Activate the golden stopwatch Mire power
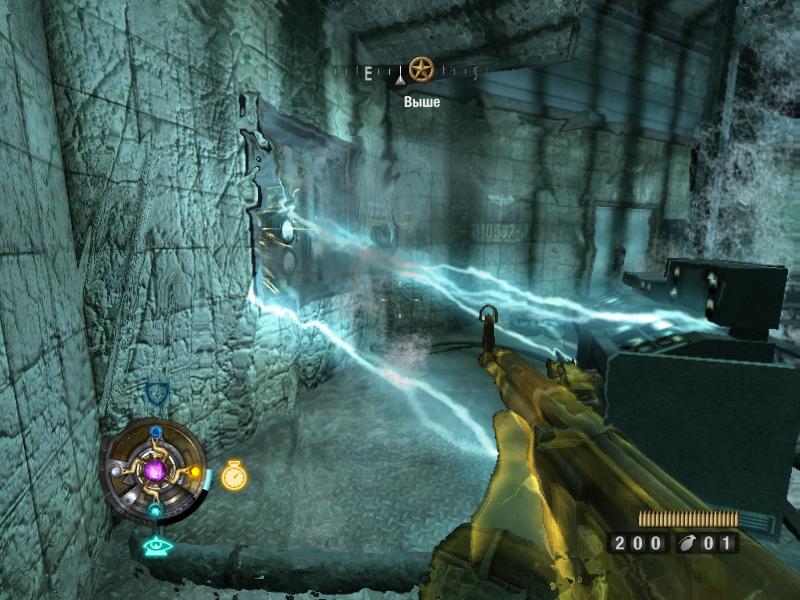The image size is (800, 600). click(234, 475)
